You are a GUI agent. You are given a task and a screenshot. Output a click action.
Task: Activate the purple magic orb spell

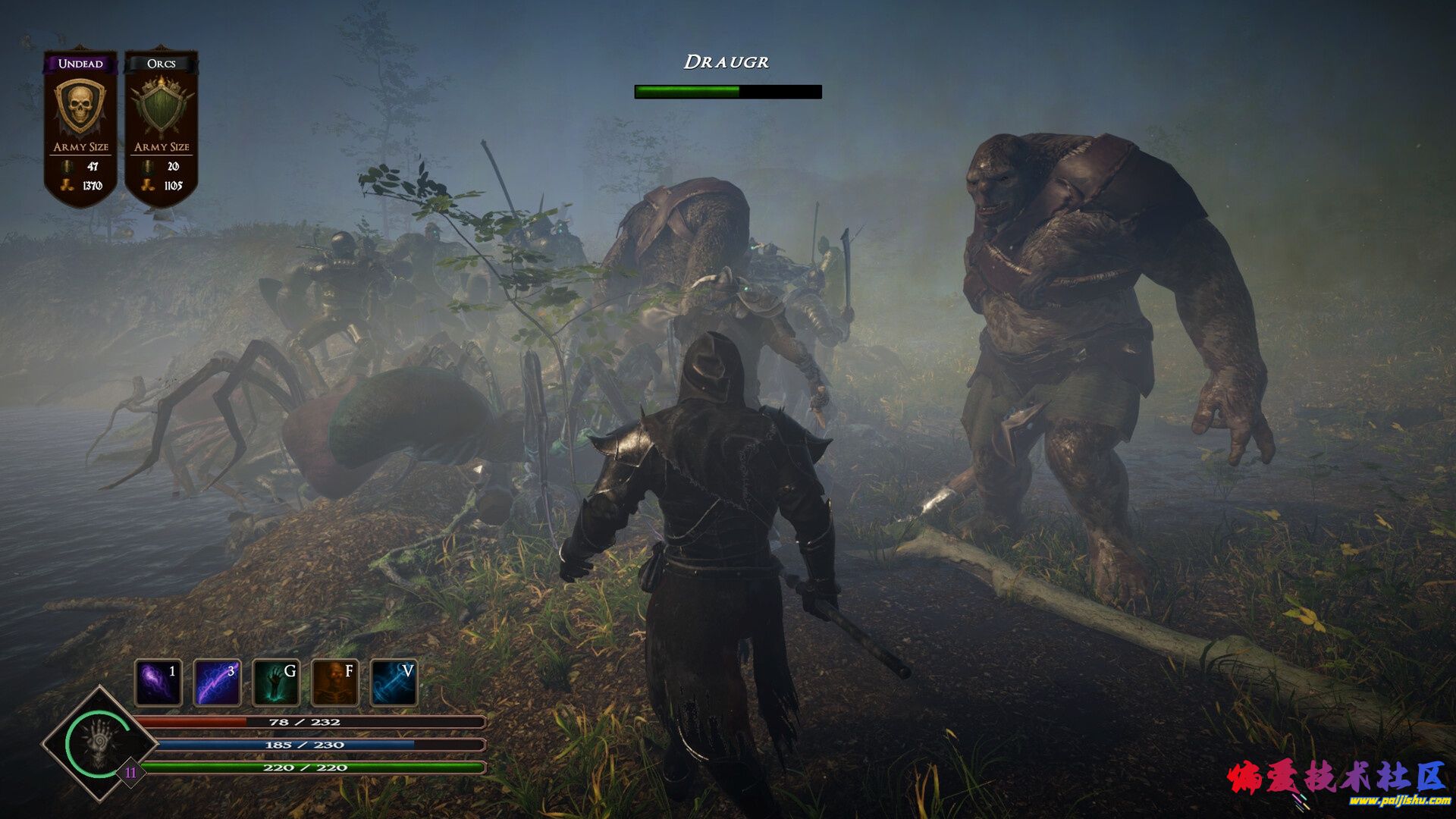click(x=158, y=682)
